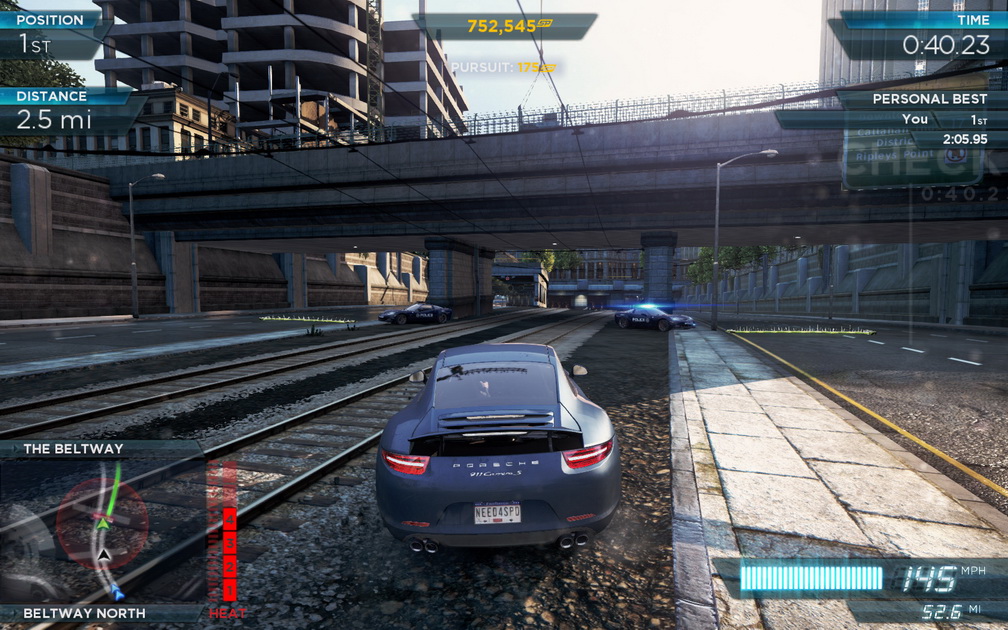Select the "You" personal best row
Screen dimensions: 1008x630
[914, 119]
